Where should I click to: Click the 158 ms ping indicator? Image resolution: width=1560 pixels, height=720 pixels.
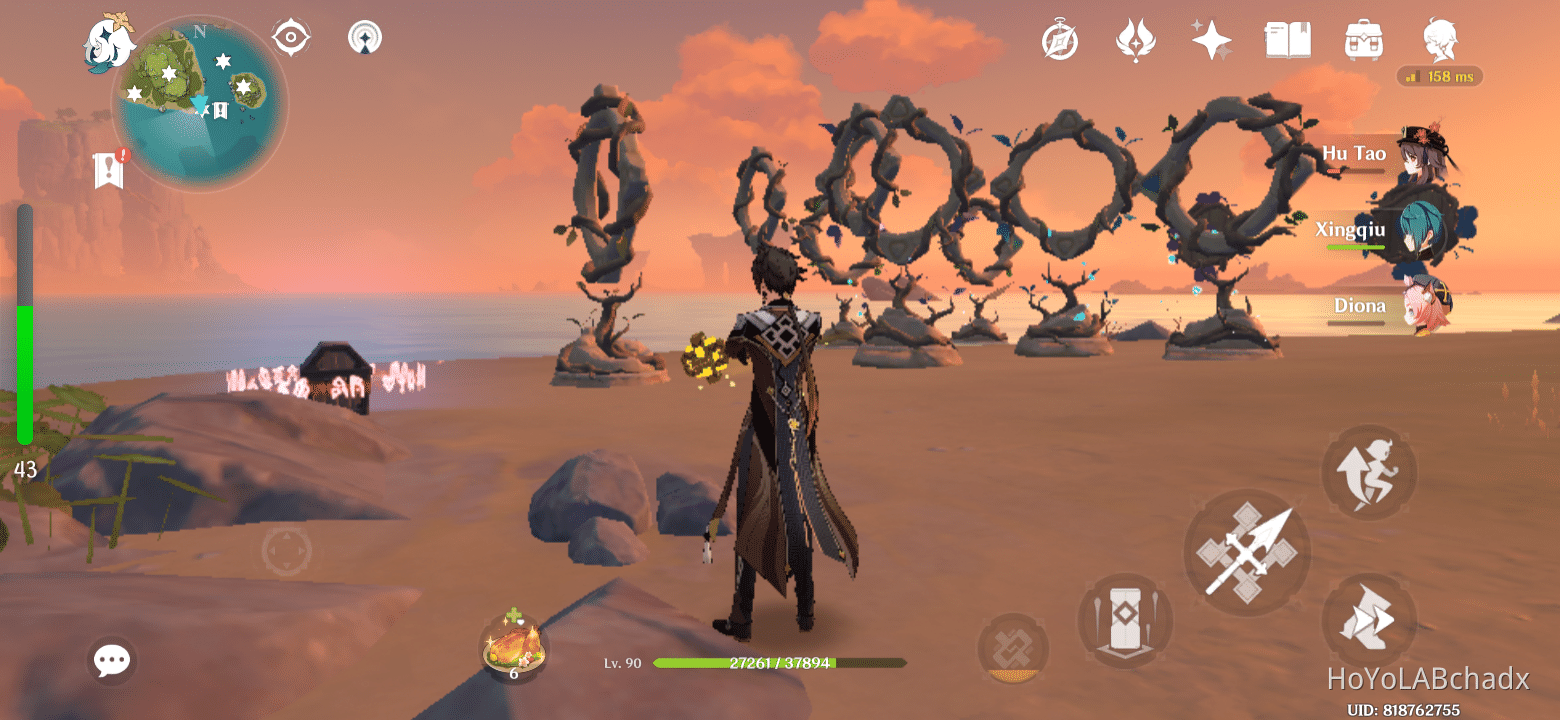coord(1438,76)
